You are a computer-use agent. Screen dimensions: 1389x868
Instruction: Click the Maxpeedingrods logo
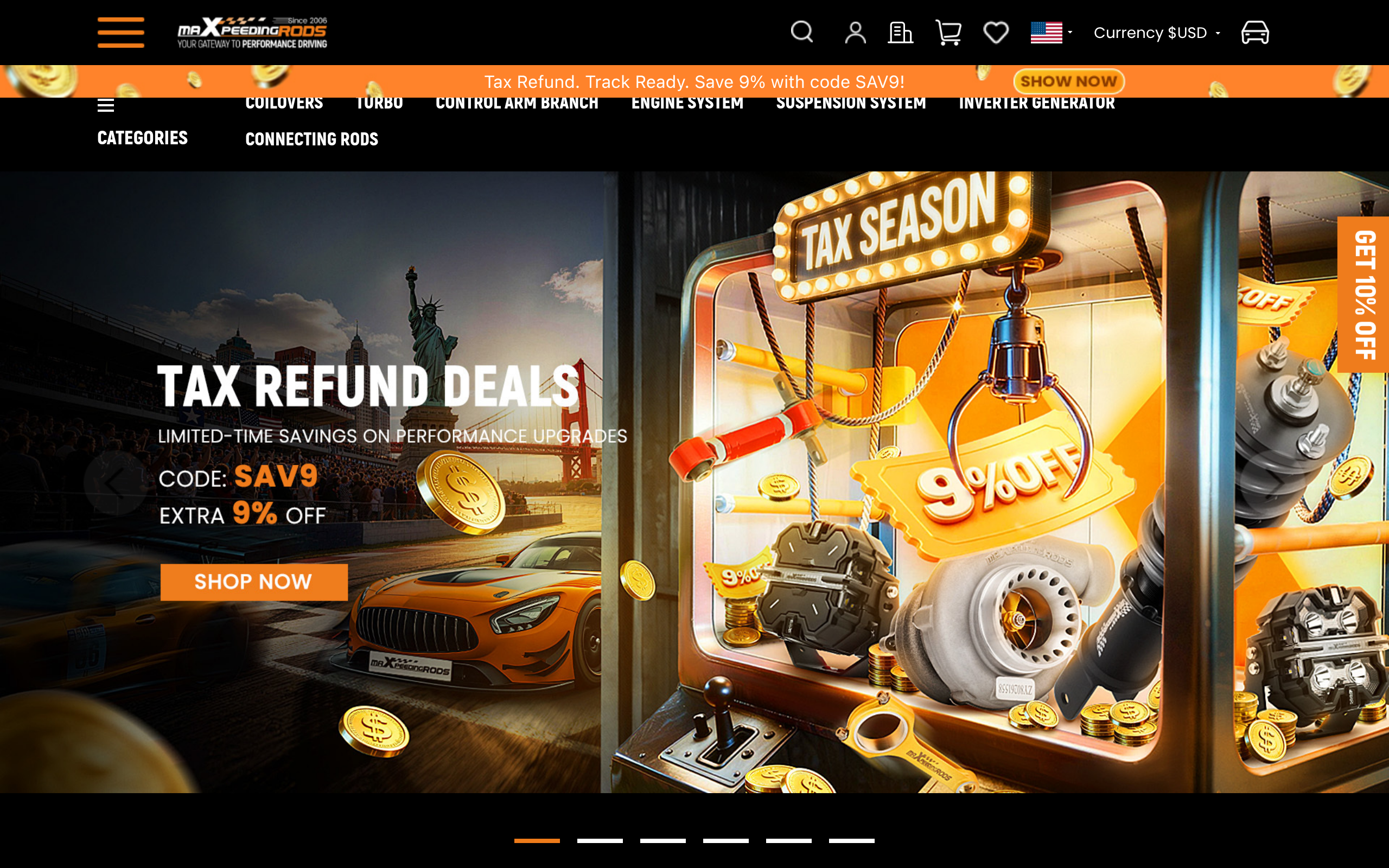coord(252,32)
